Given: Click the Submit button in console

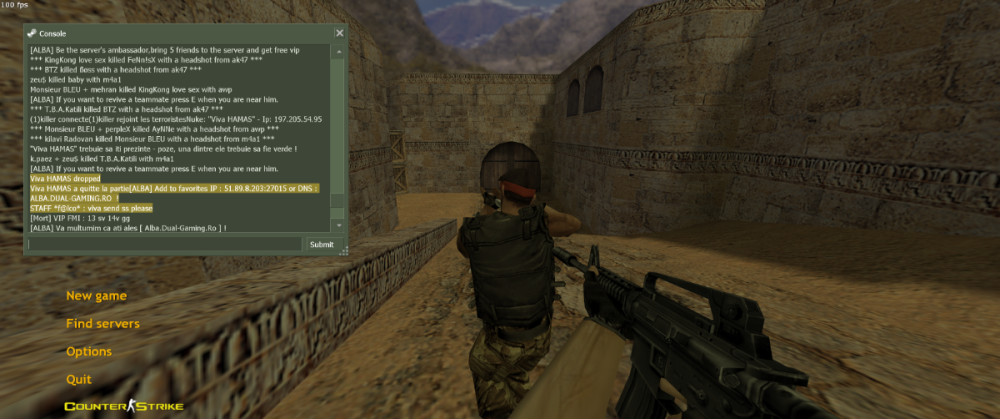Looking at the screenshot, I should [x=322, y=244].
